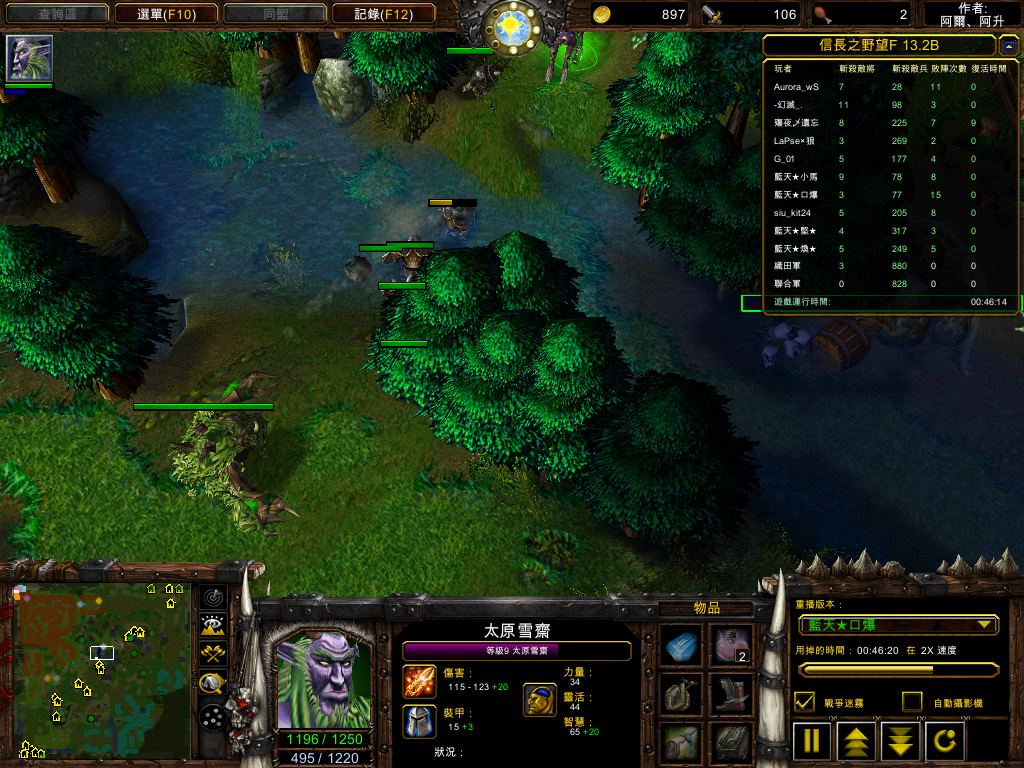Select the blue rune stone inventory item
Screen dimensions: 1024x768
683,646
